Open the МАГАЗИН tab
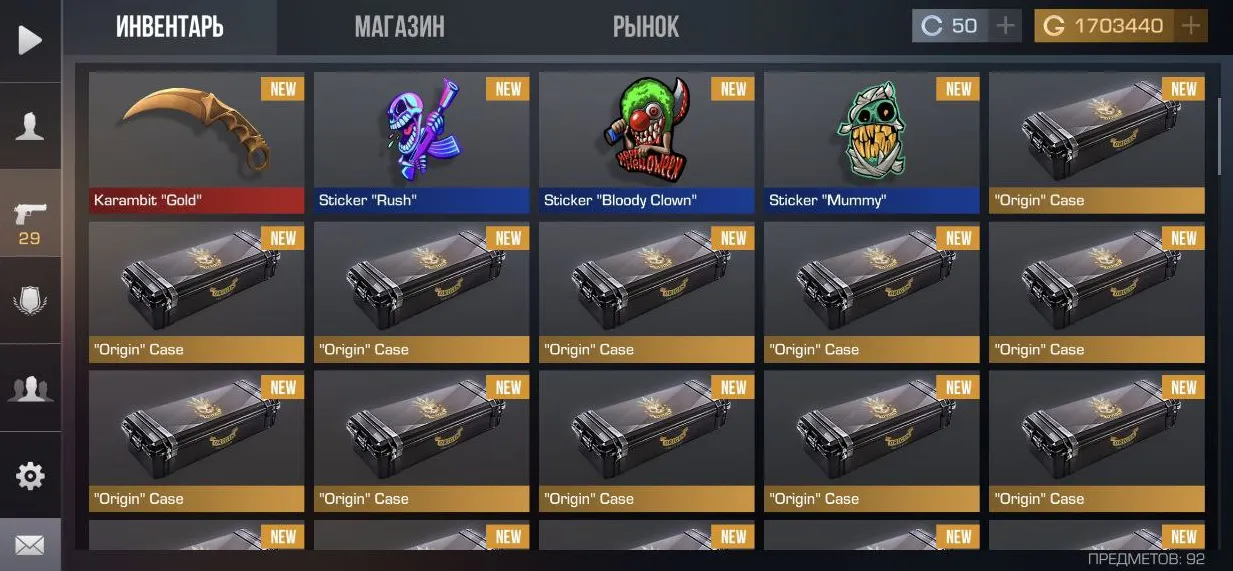Image resolution: width=1233 pixels, height=571 pixels. tap(399, 27)
